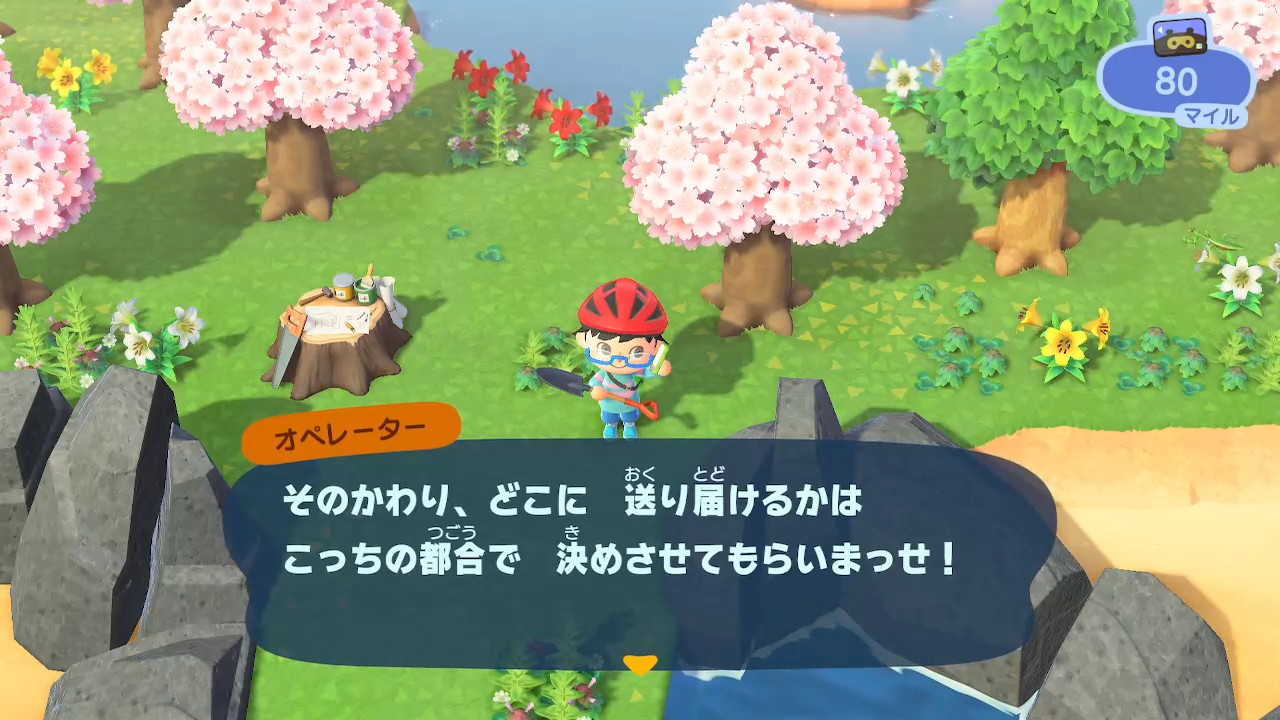Toggle the DIY recipe sheet on the stump

[335, 320]
